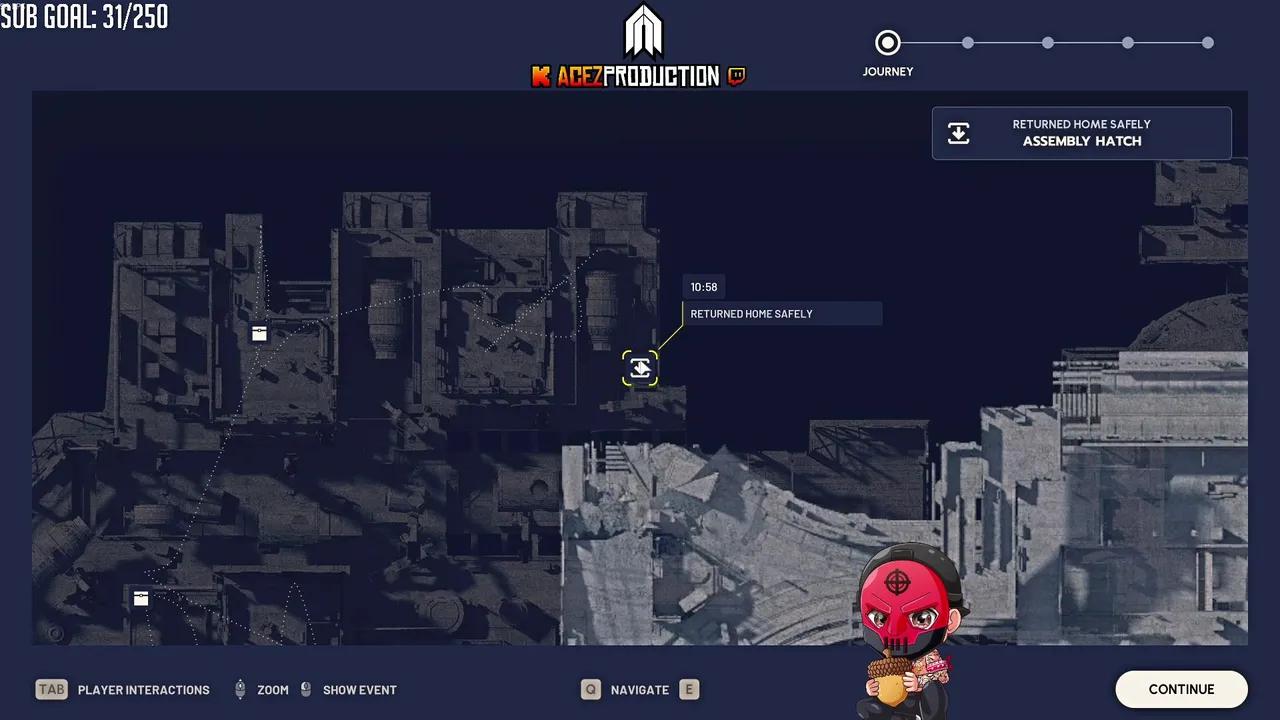Click the Sub Goal 31/250 counter
1280x720 pixels.
(84, 16)
